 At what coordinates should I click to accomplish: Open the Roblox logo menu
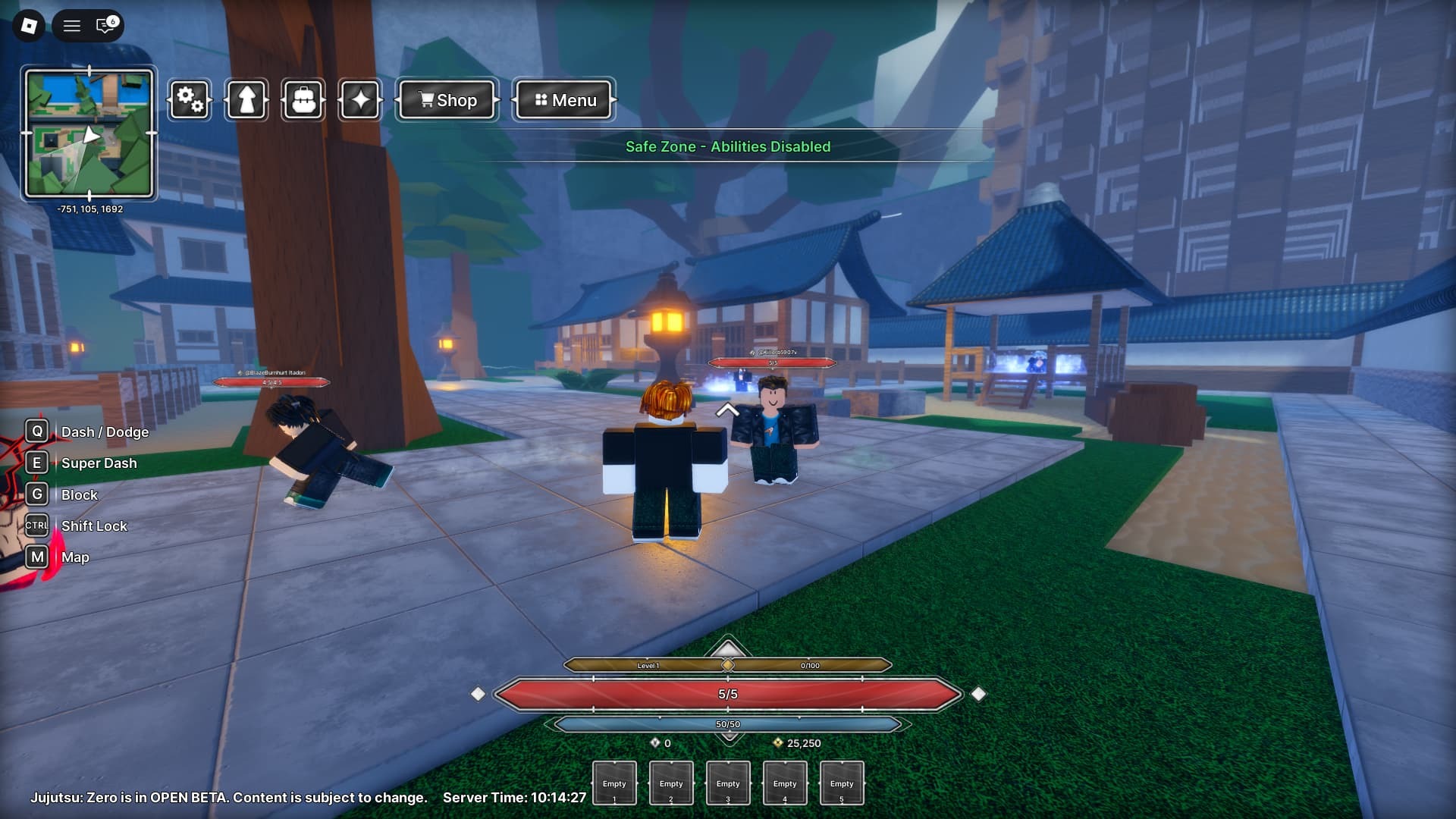[29, 26]
